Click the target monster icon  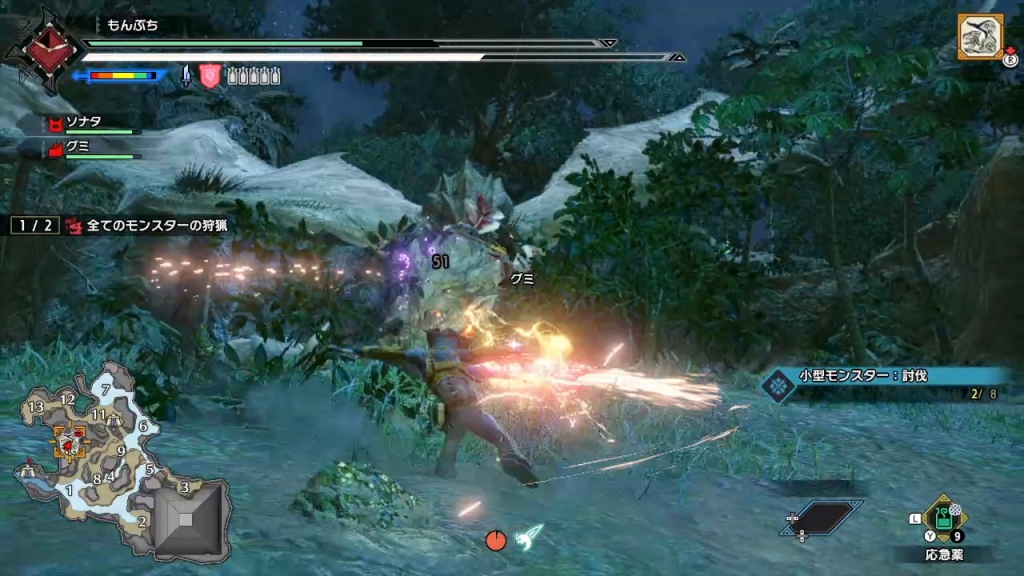point(980,38)
